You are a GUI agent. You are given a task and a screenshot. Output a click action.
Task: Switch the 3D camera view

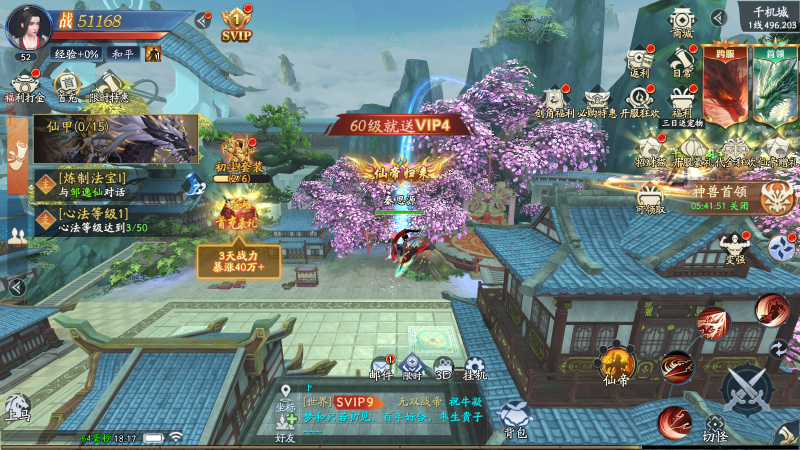pyautogui.click(x=443, y=367)
